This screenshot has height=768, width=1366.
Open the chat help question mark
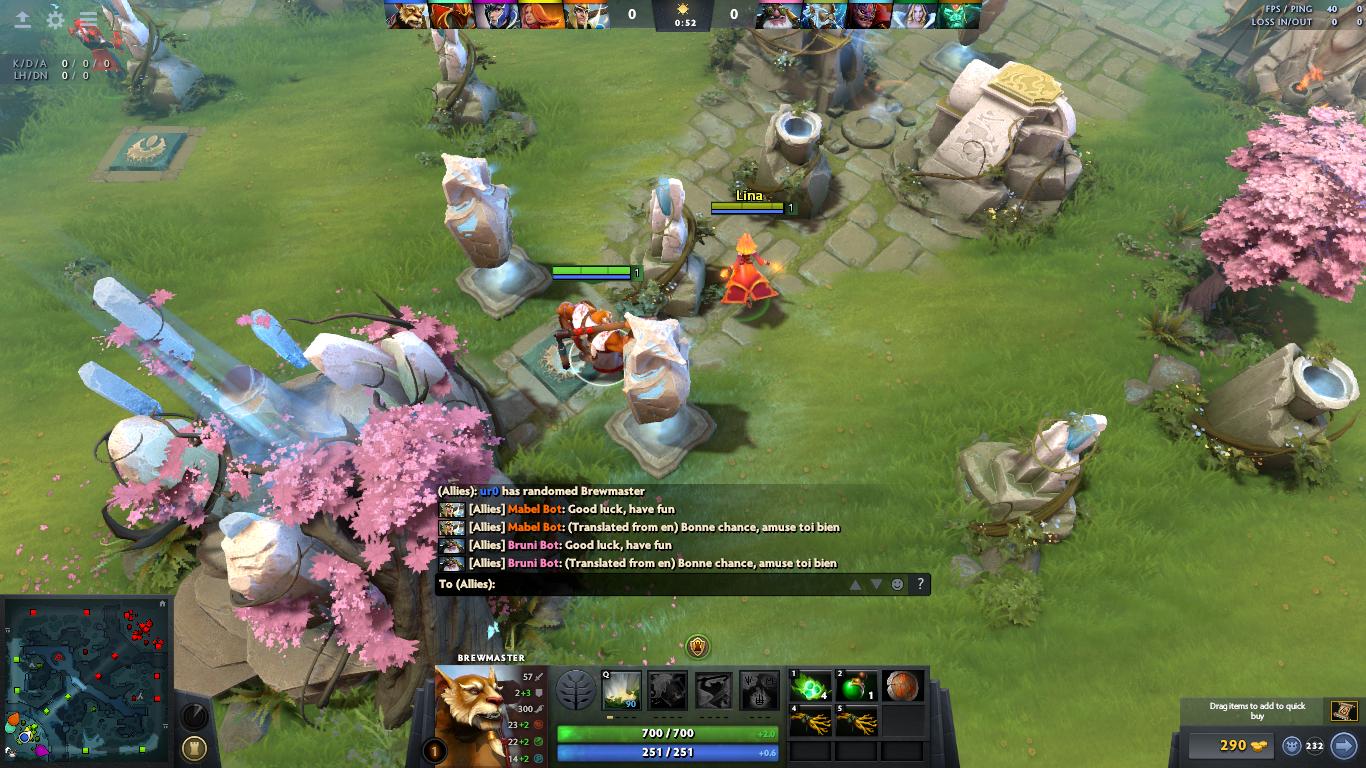[x=919, y=584]
